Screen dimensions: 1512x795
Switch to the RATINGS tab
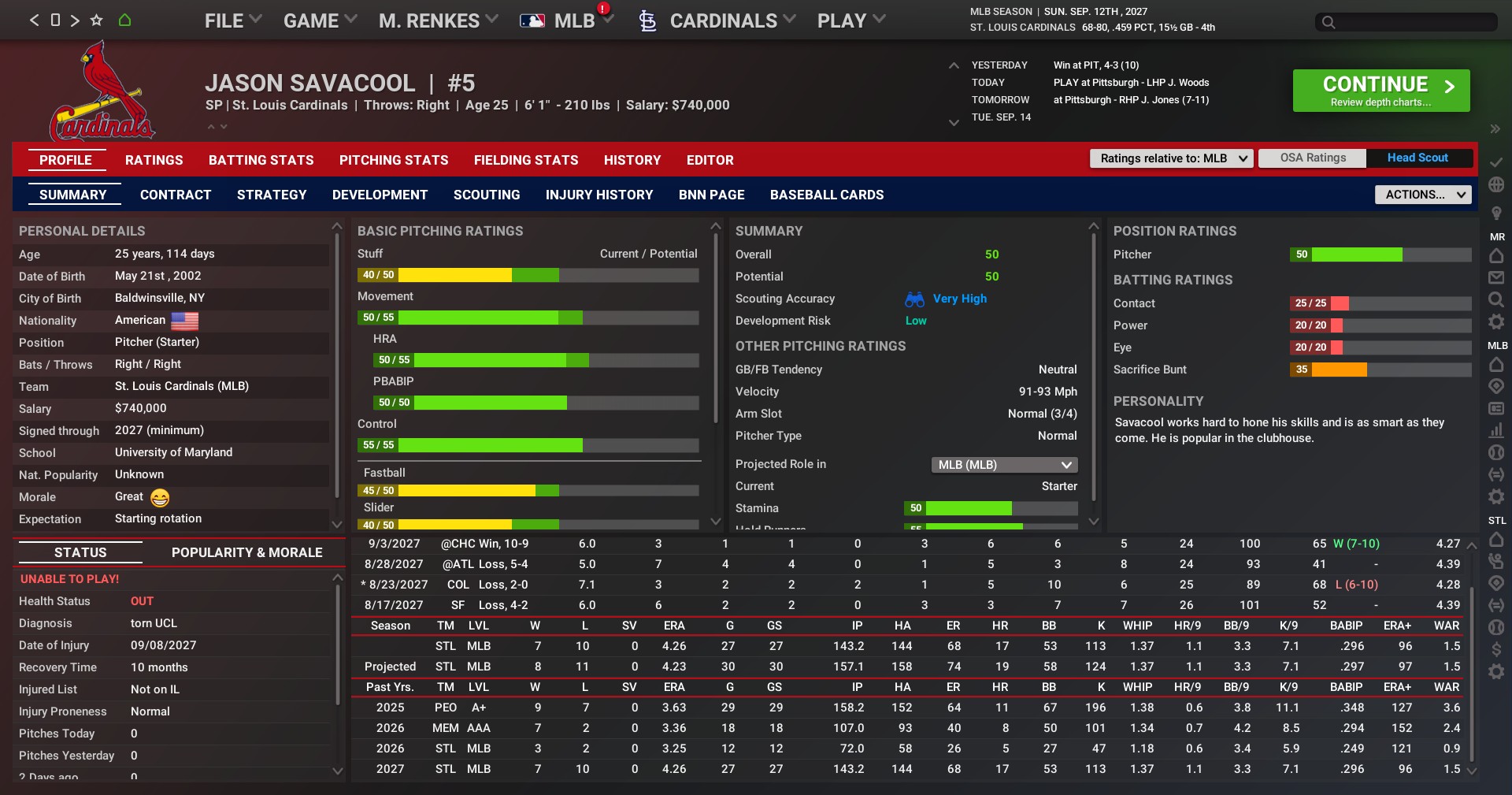[154, 160]
